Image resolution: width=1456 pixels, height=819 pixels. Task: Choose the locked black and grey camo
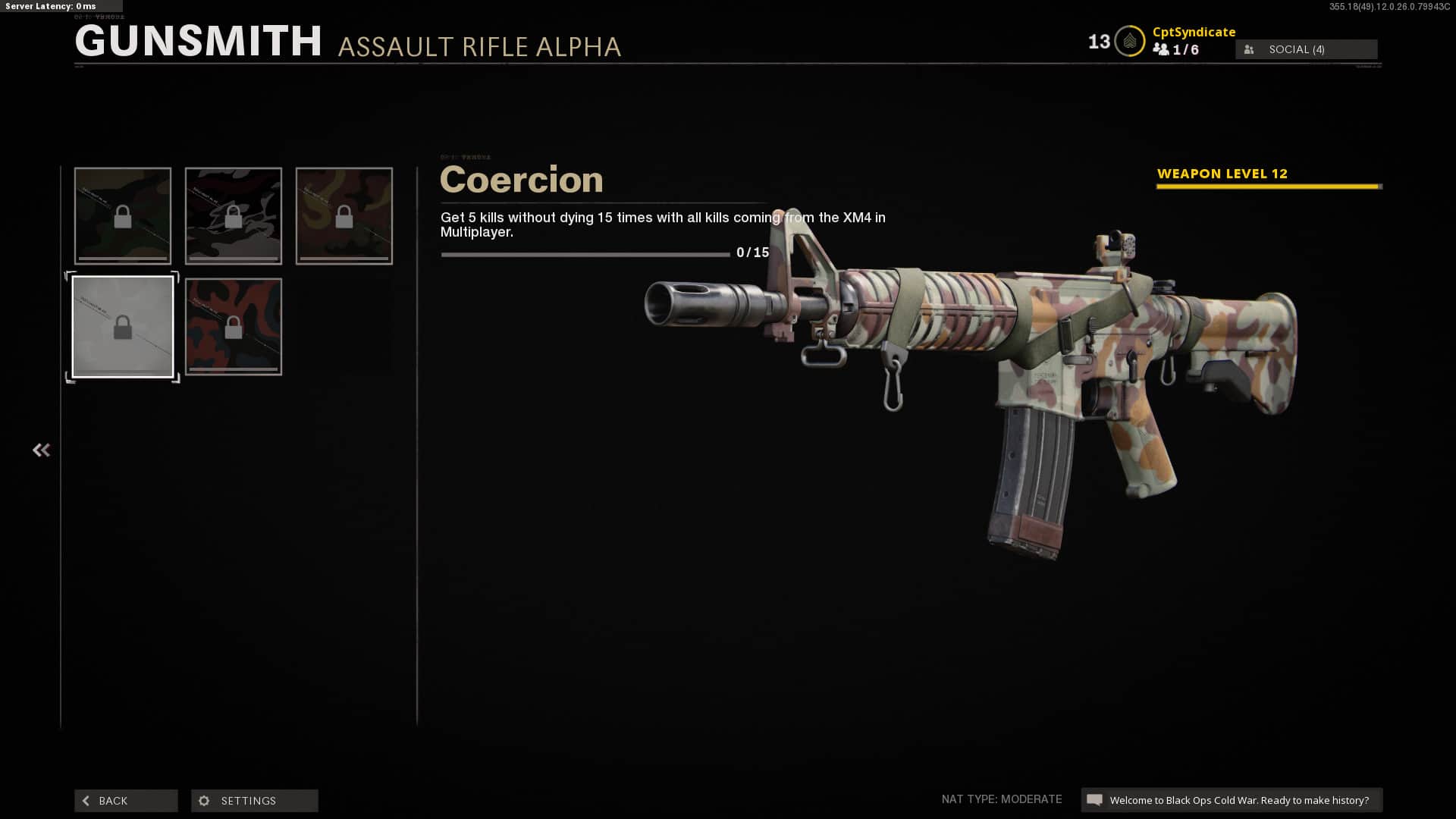pyautogui.click(x=234, y=216)
